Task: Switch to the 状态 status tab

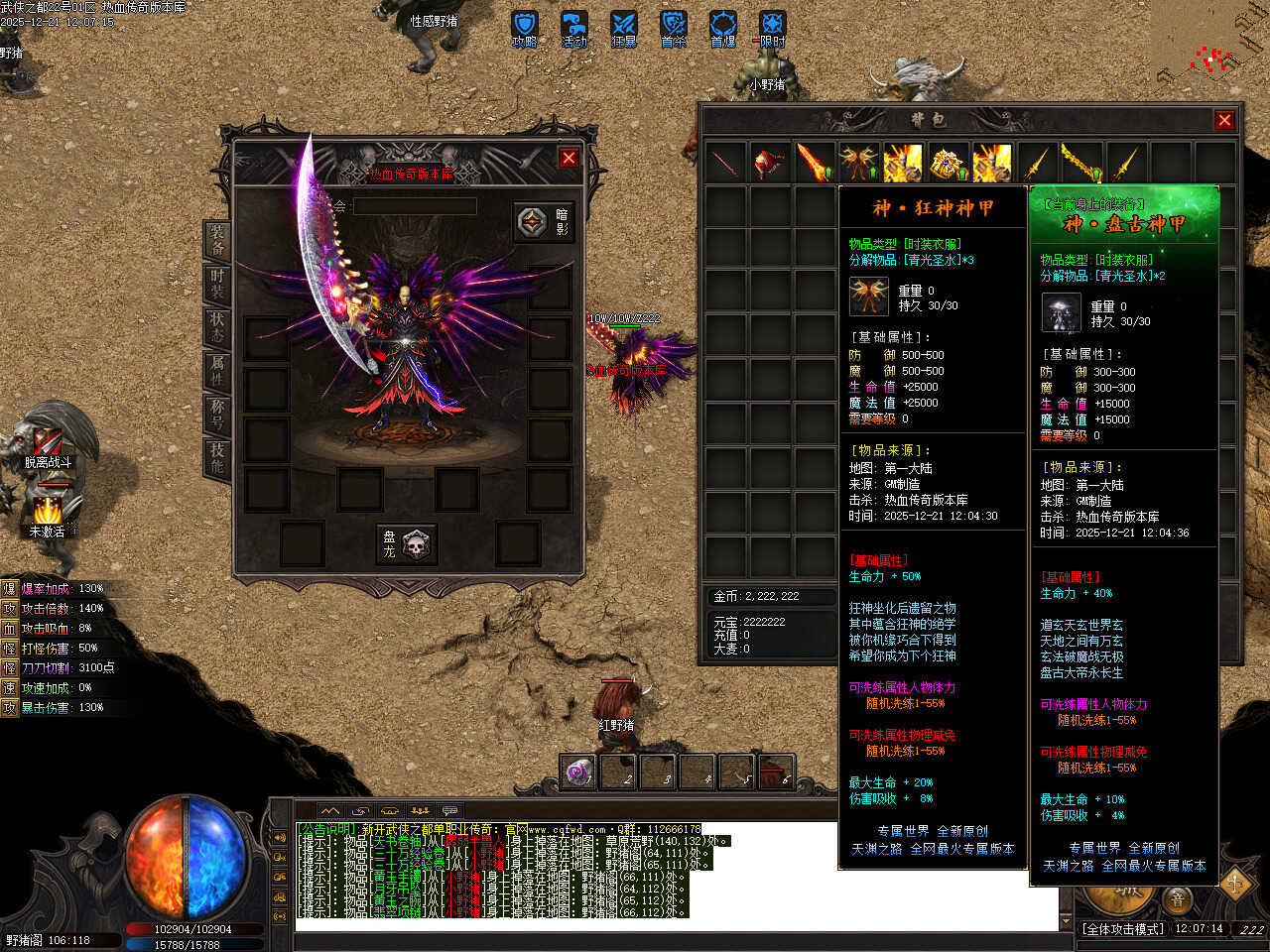Action: [x=217, y=327]
